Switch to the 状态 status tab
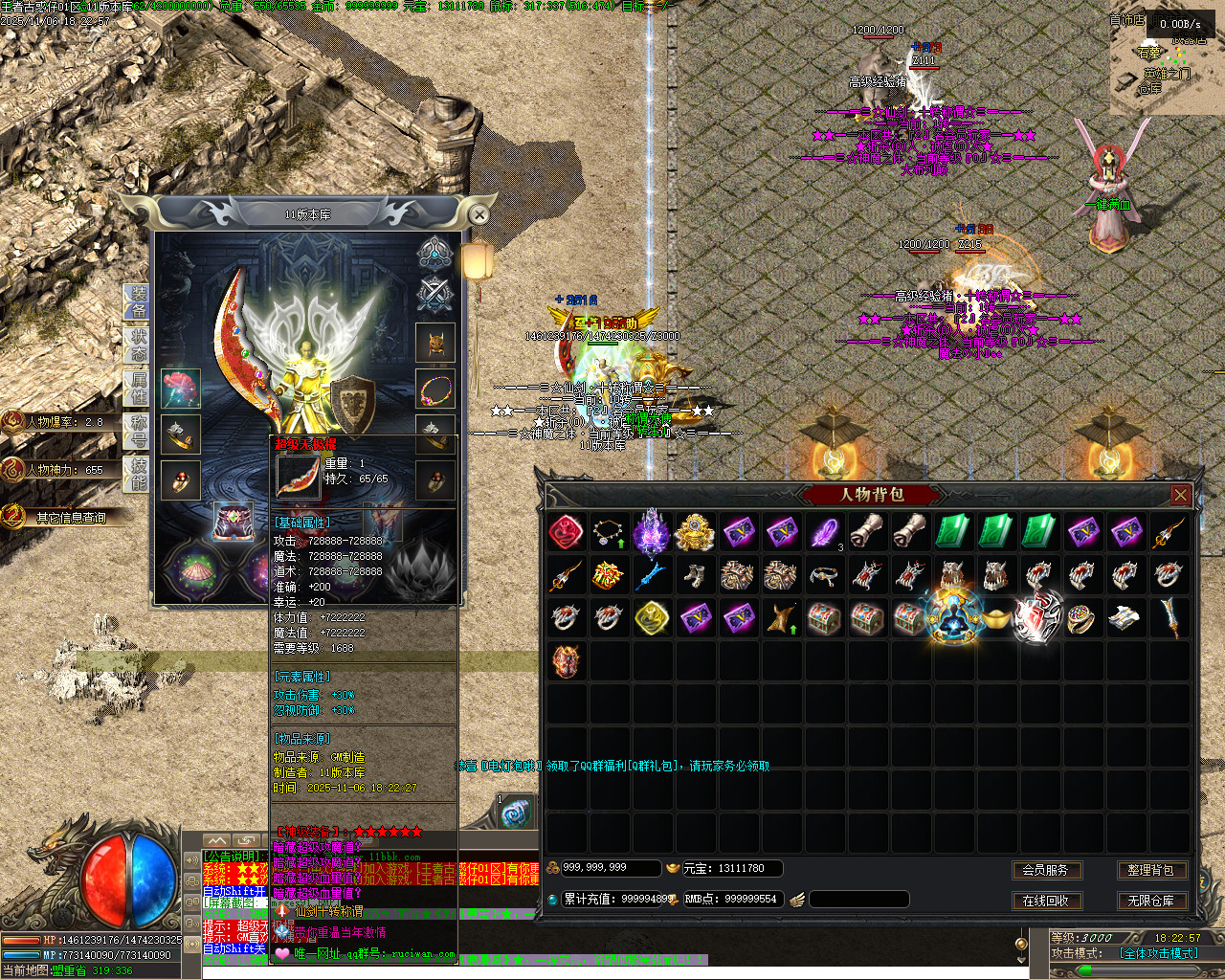This screenshot has height=980, width=1225. pyautogui.click(x=138, y=344)
